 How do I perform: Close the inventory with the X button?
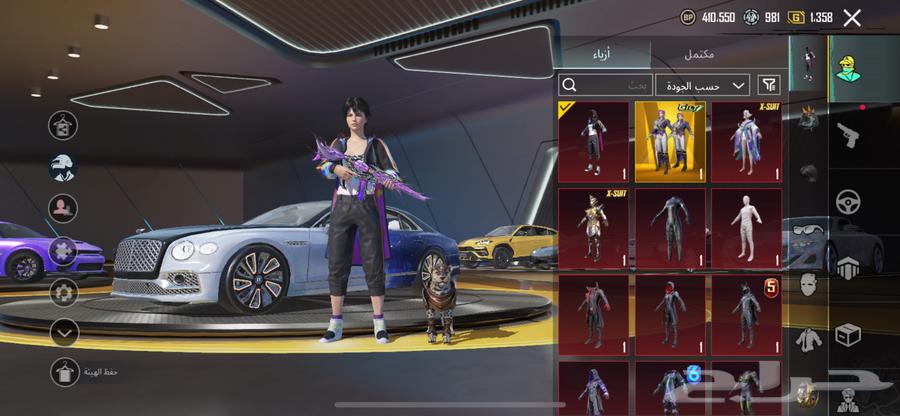point(852,17)
